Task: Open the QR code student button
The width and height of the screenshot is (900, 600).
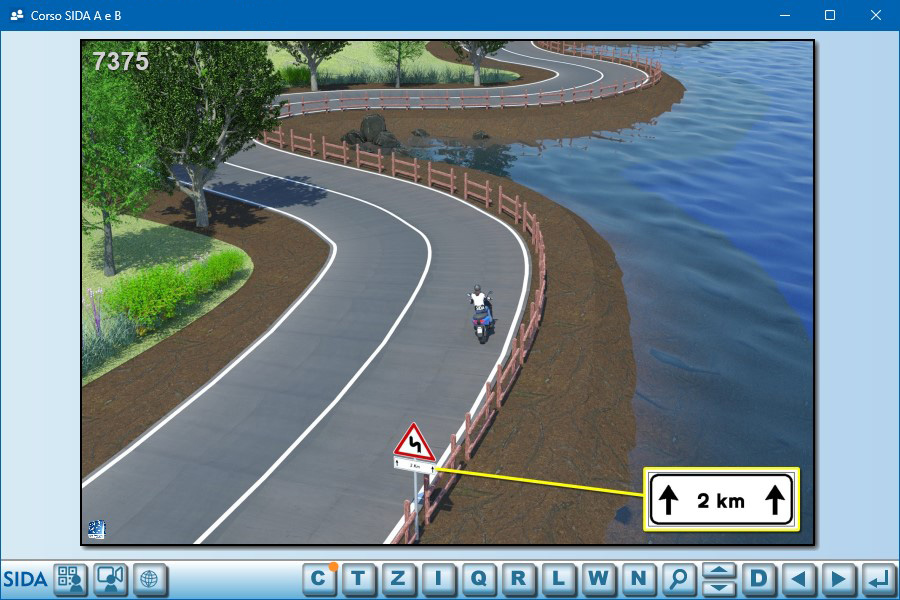Action: [71, 579]
